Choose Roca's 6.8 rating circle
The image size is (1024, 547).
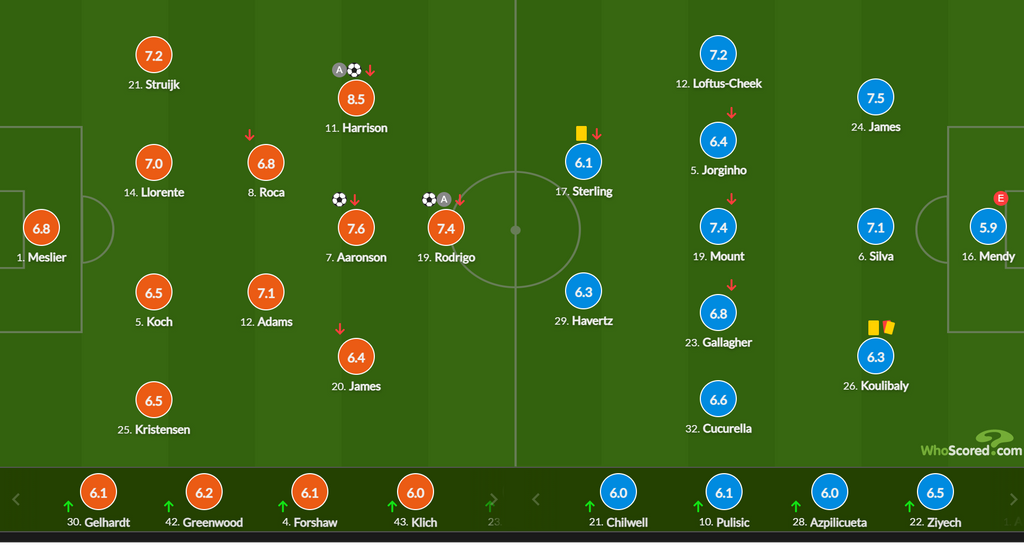coord(266,163)
